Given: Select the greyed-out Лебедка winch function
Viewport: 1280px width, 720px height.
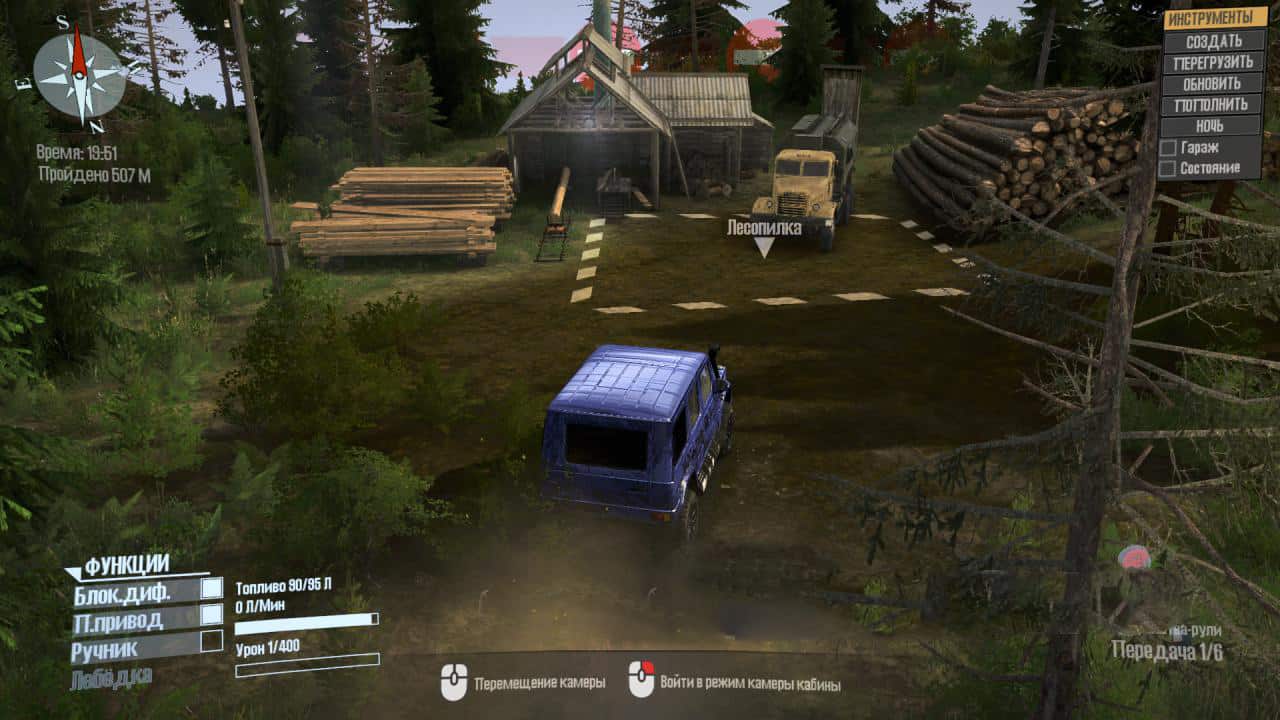Looking at the screenshot, I should 111,678.
